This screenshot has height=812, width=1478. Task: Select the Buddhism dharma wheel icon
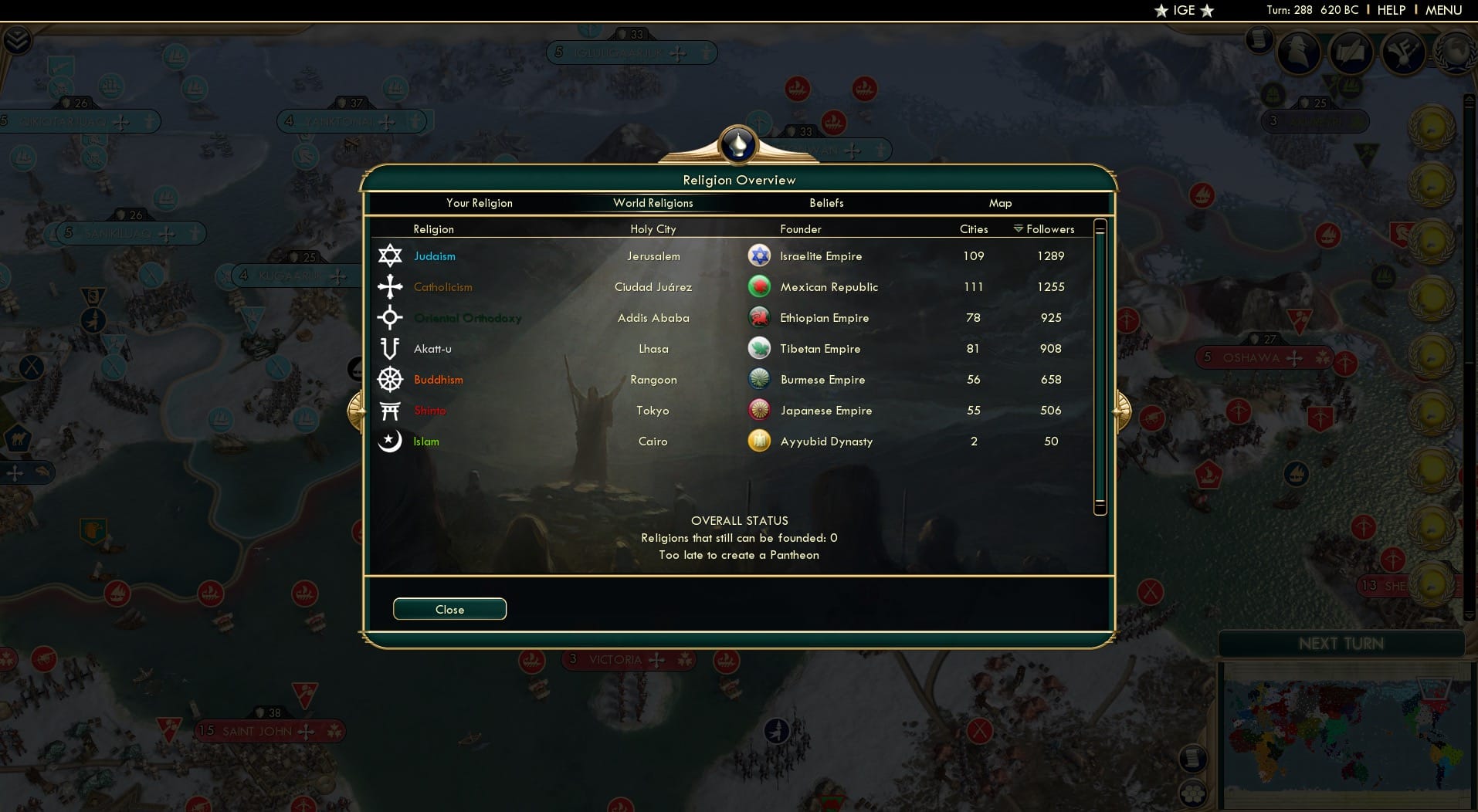[x=391, y=379]
